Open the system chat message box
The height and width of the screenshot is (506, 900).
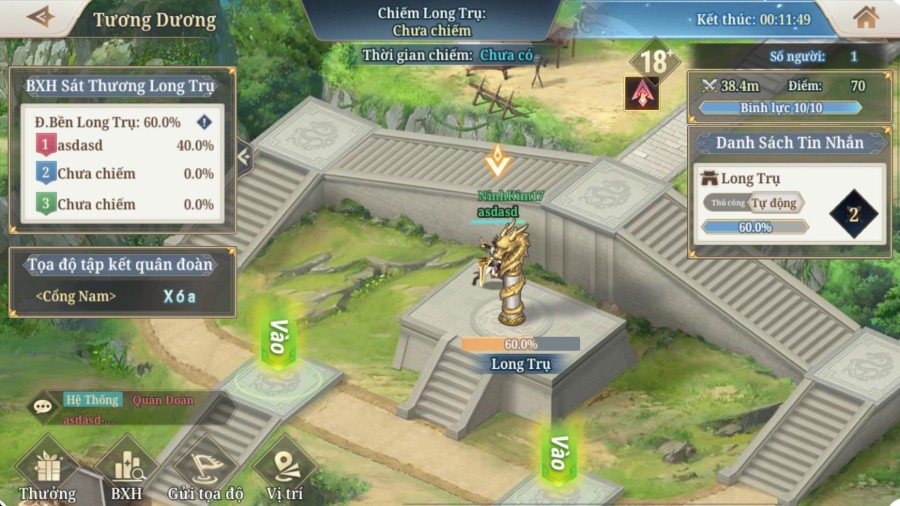pyautogui.click(x=130, y=408)
